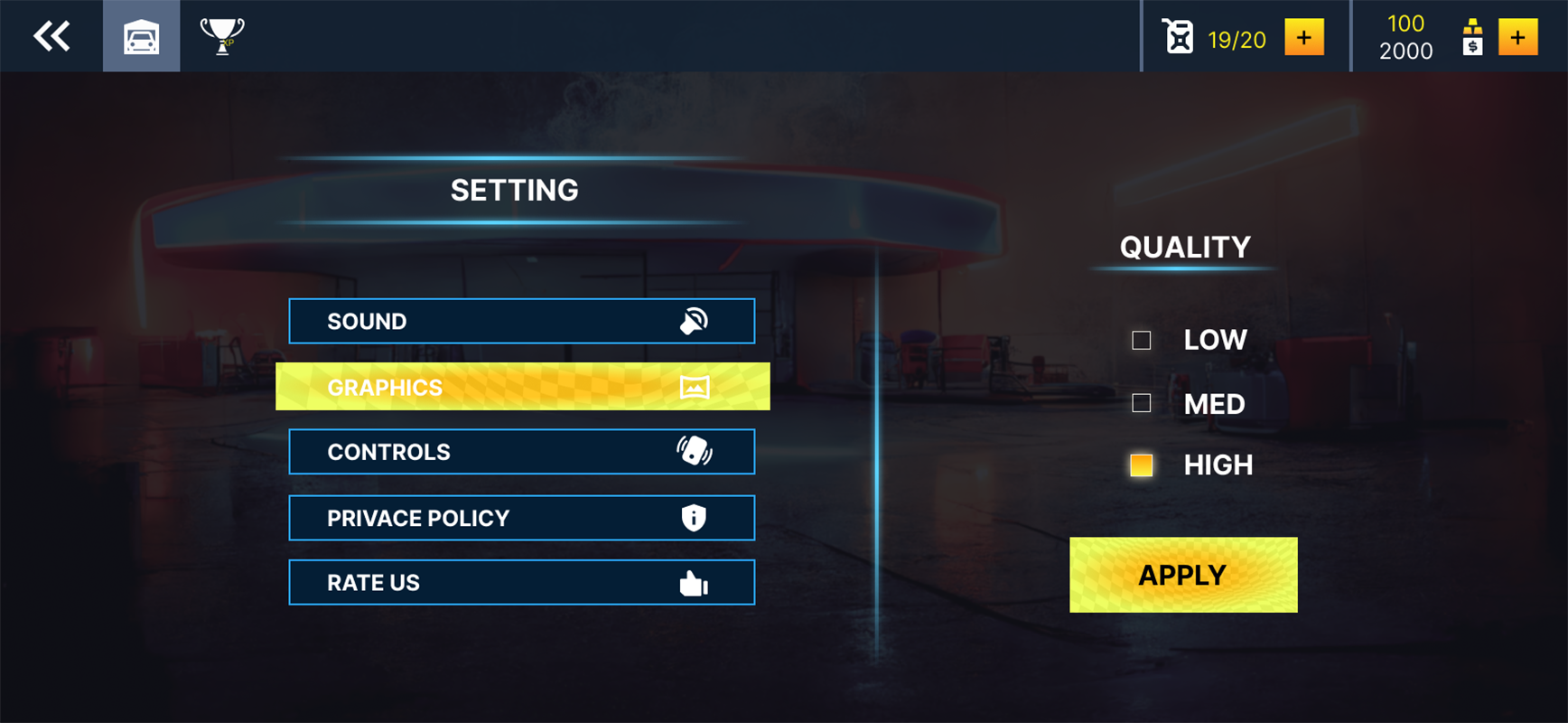Open the Controls settings
Image resolution: width=1568 pixels, height=723 pixels.
coord(521,452)
